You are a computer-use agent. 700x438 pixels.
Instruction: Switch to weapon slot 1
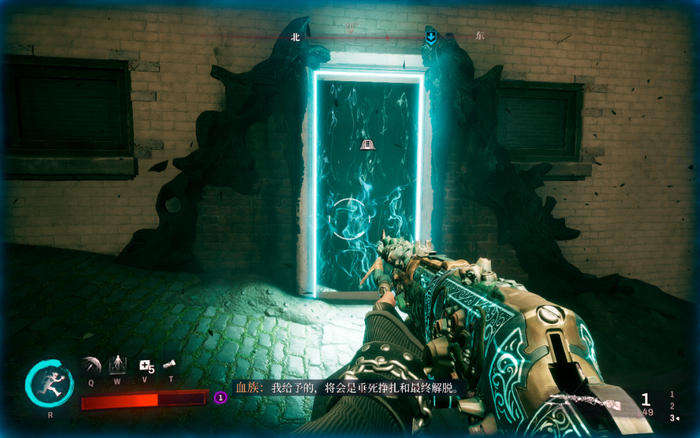point(672,394)
